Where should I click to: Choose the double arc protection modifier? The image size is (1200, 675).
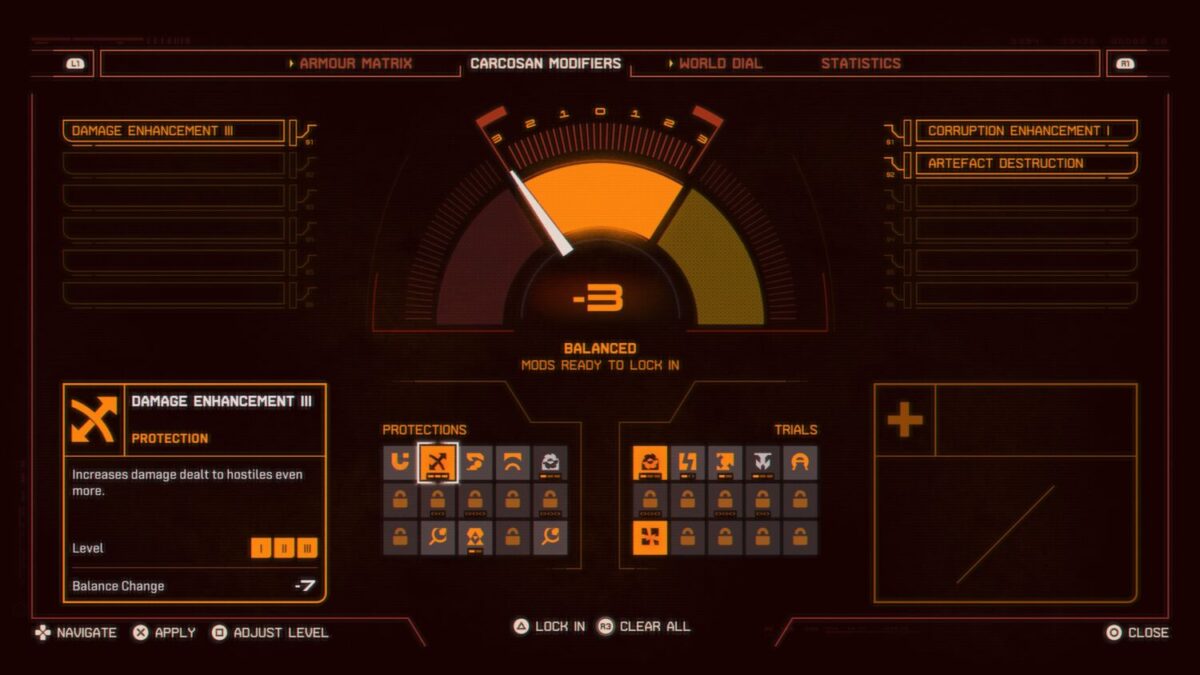pos(513,462)
